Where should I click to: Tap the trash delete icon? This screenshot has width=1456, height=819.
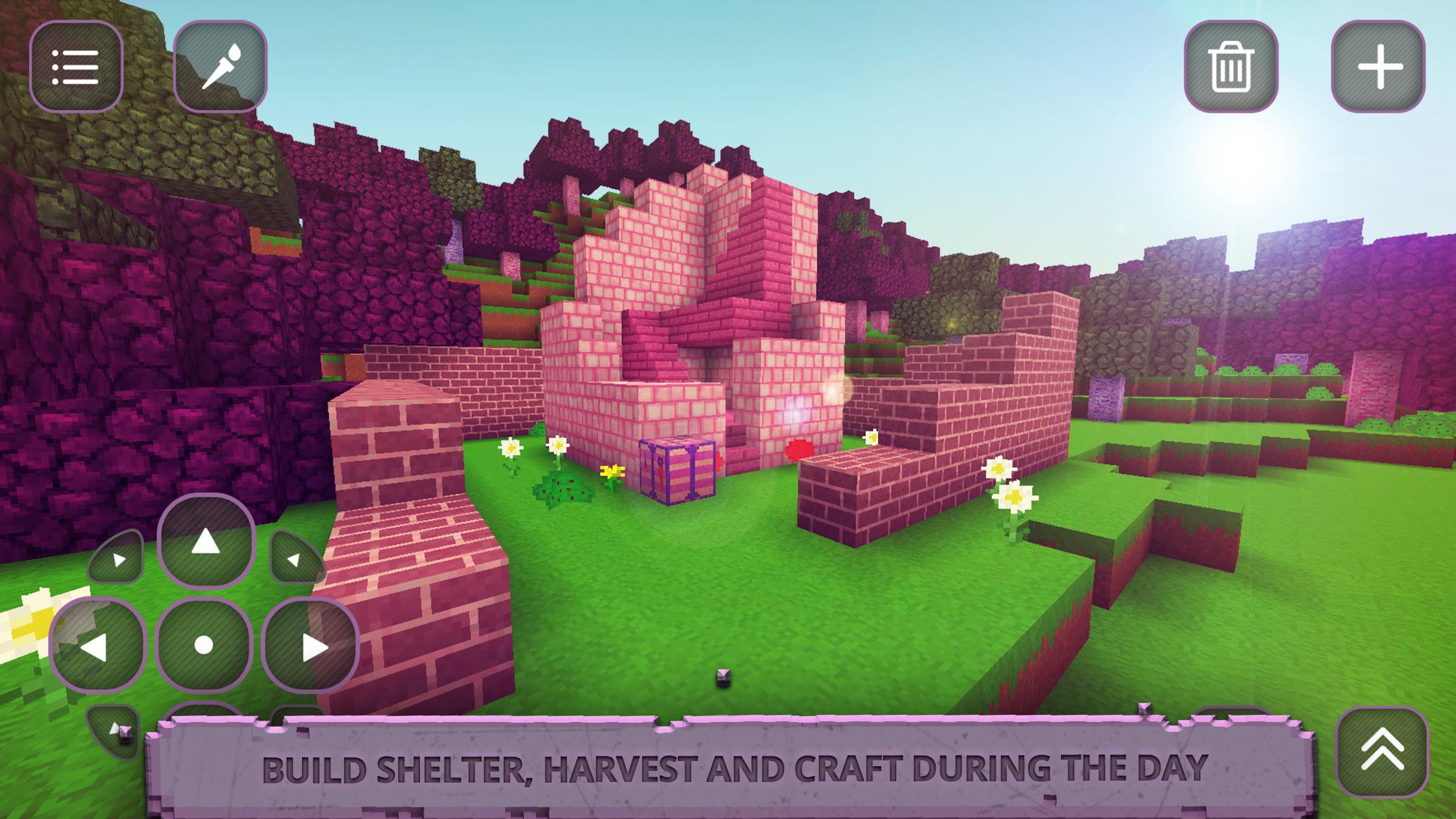pos(1235,66)
